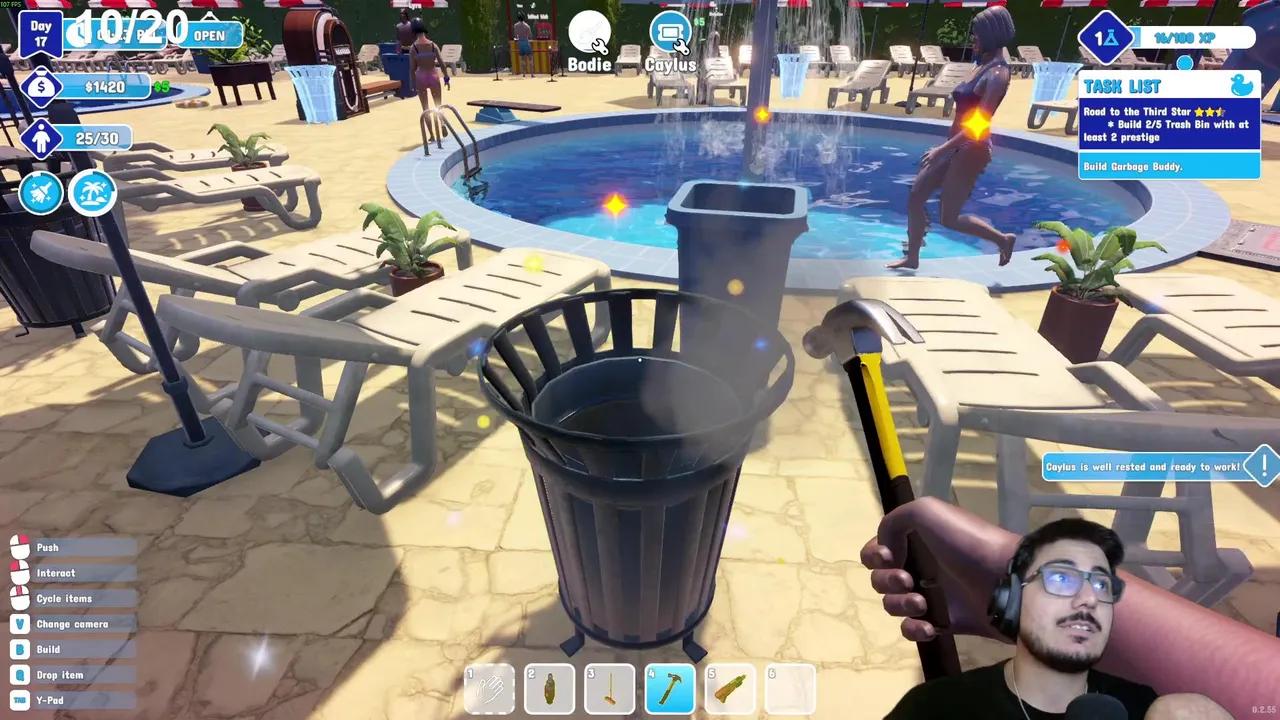This screenshot has width=1280, height=720.
Task: Open Bodie's employee icon
Action: point(589,34)
